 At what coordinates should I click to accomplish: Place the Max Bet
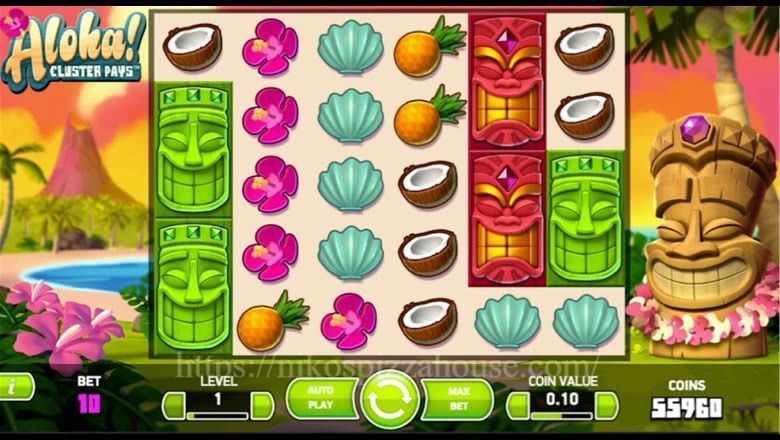(x=460, y=400)
